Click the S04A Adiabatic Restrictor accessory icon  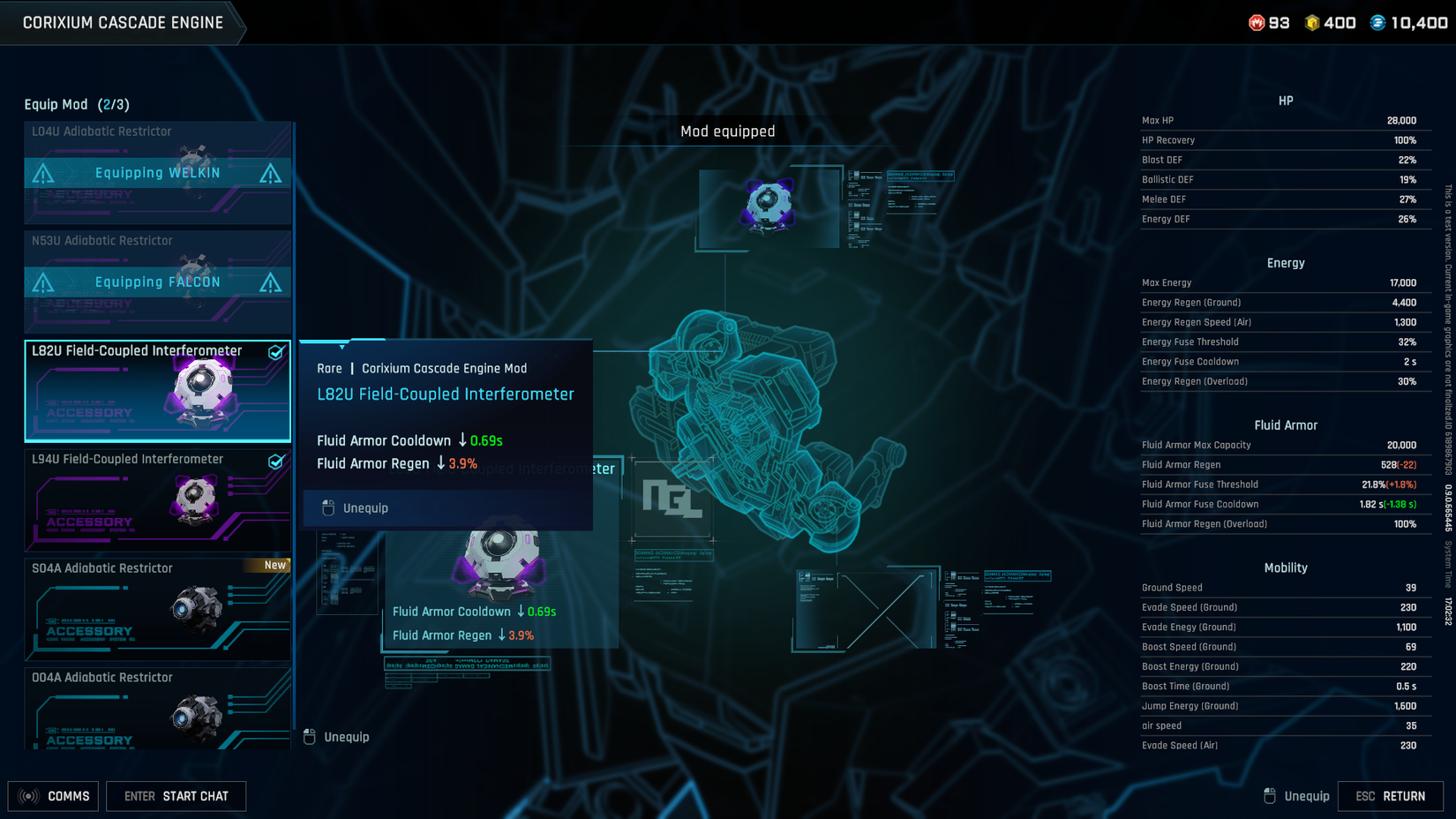(196, 609)
